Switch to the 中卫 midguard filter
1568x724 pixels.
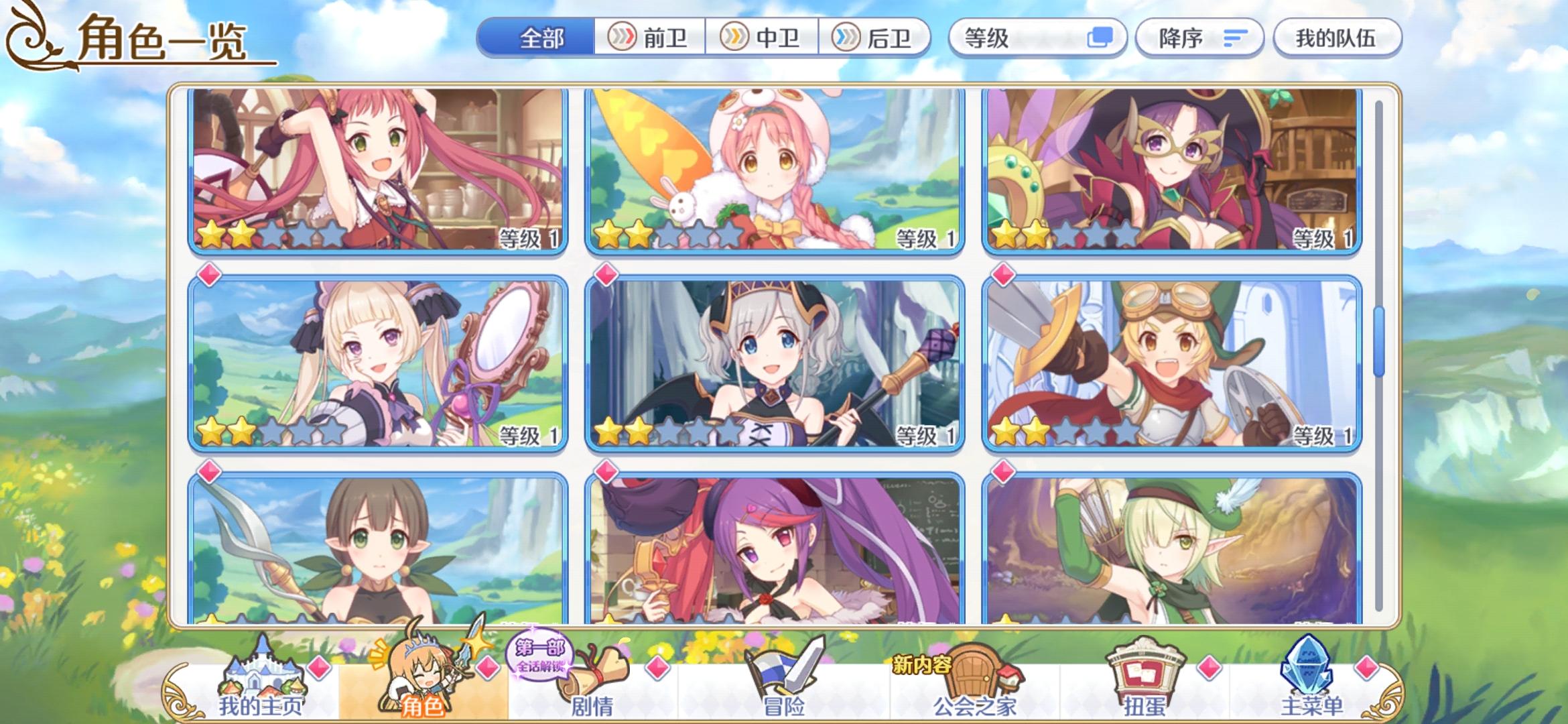click(761, 38)
